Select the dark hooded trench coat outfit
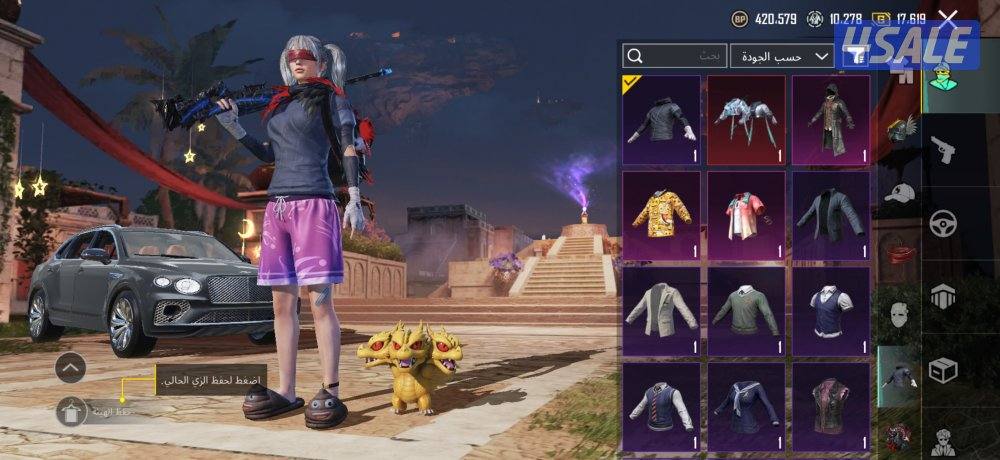The image size is (1000, 460). point(831,120)
